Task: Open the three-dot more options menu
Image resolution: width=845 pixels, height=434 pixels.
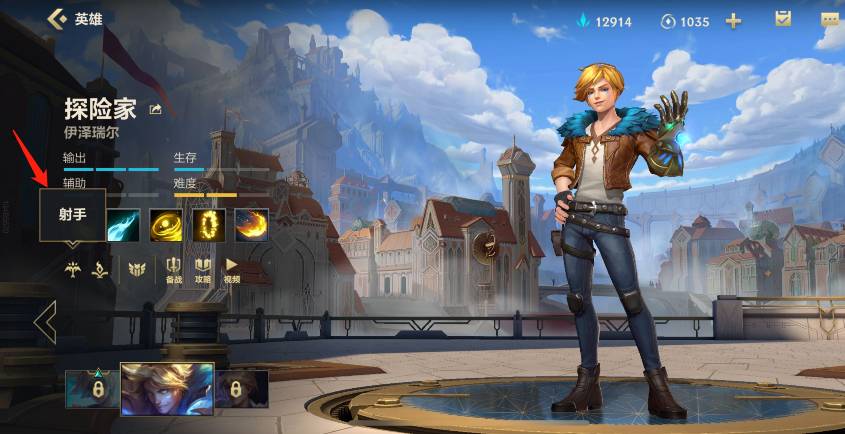Action: pyautogui.click(x=830, y=19)
